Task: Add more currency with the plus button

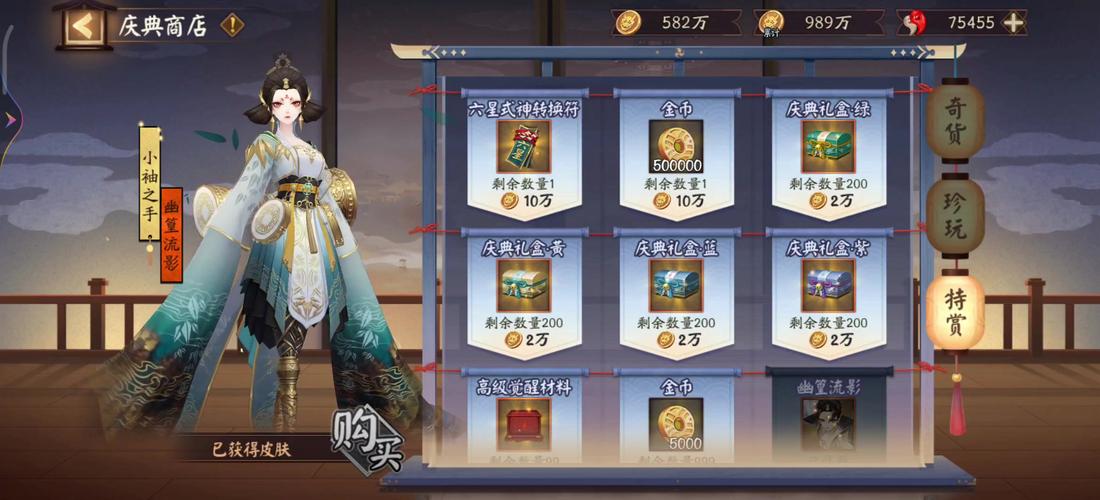Action: (1014, 23)
